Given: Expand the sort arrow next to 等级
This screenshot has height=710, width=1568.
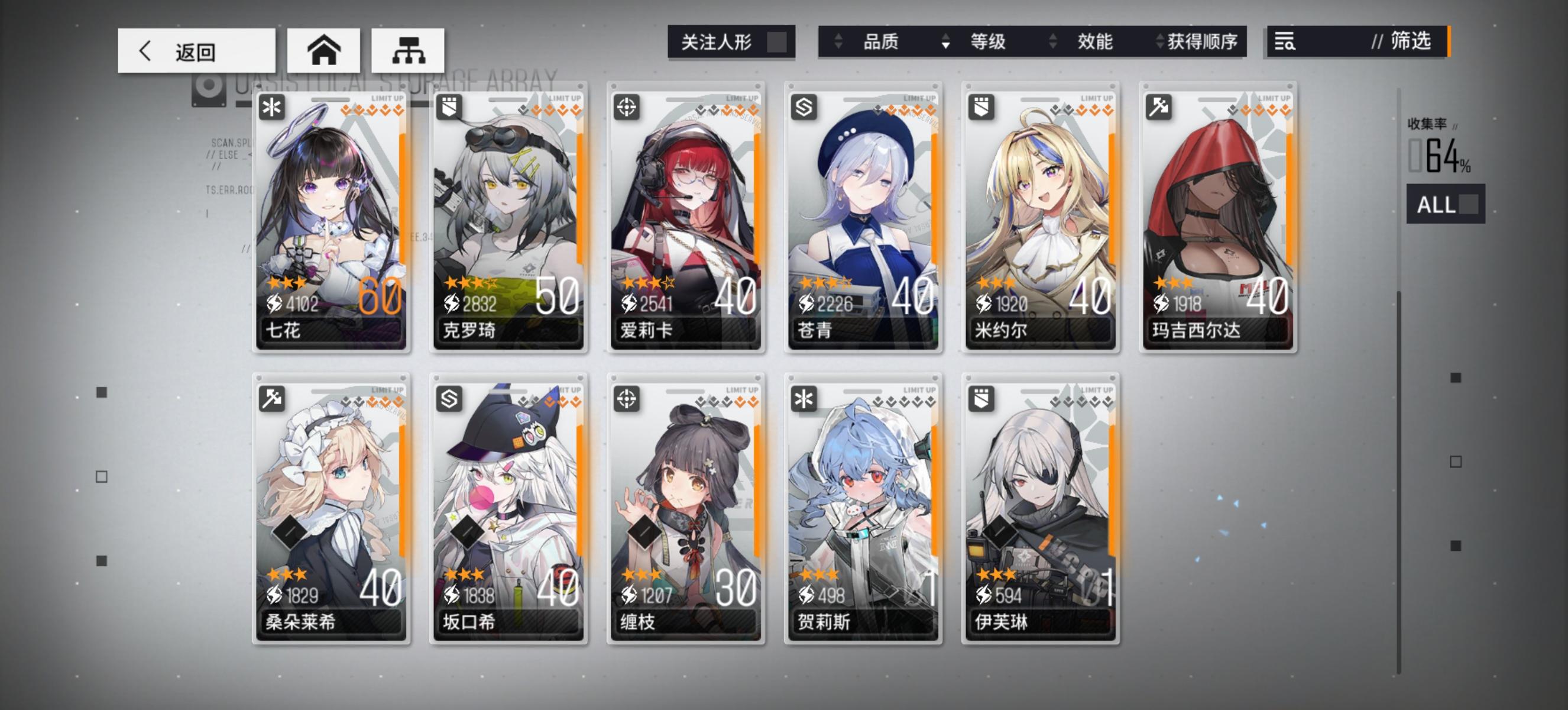Looking at the screenshot, I should [x=945, y=43].
